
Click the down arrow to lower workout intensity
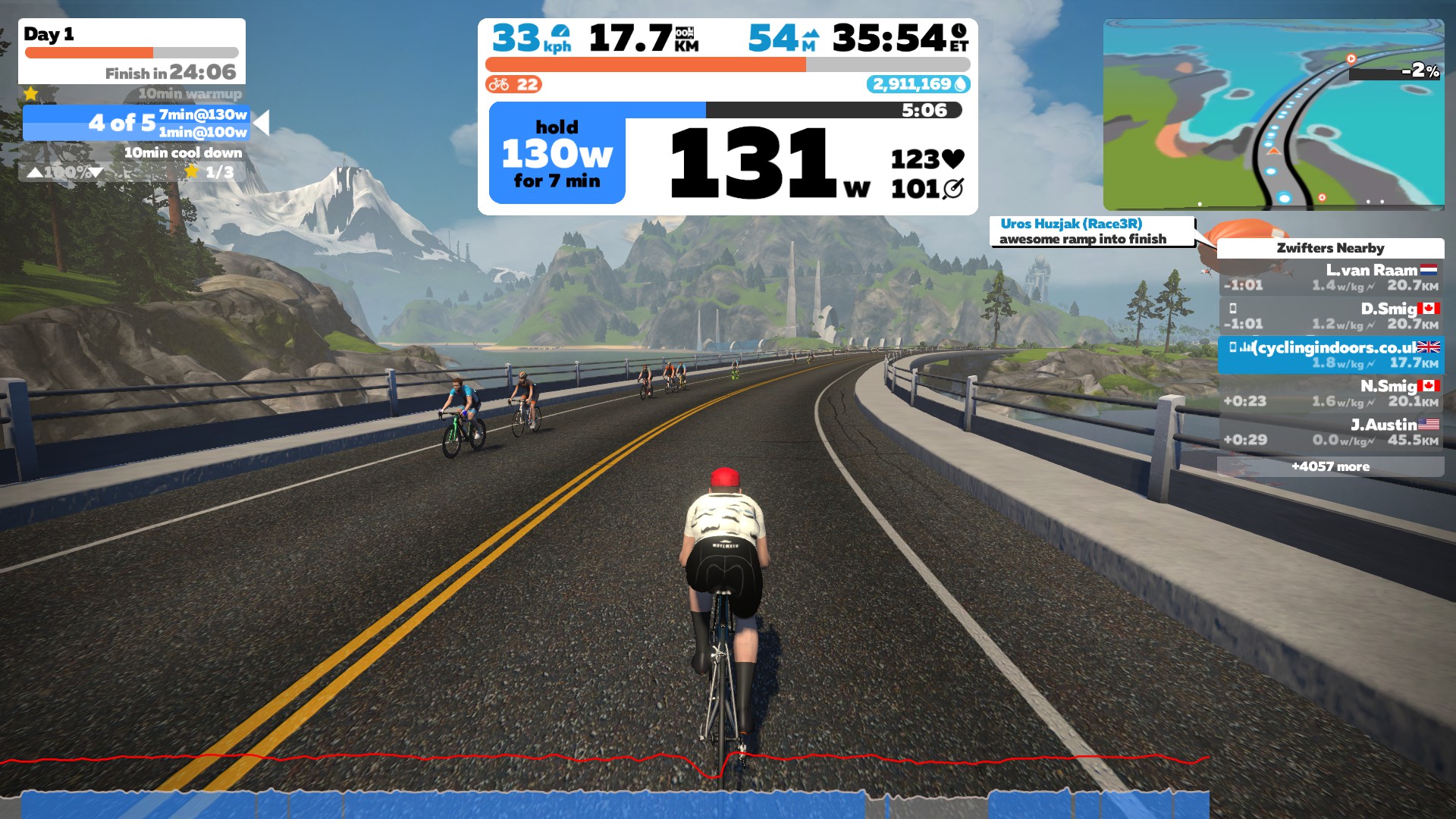tap(98, 172)
